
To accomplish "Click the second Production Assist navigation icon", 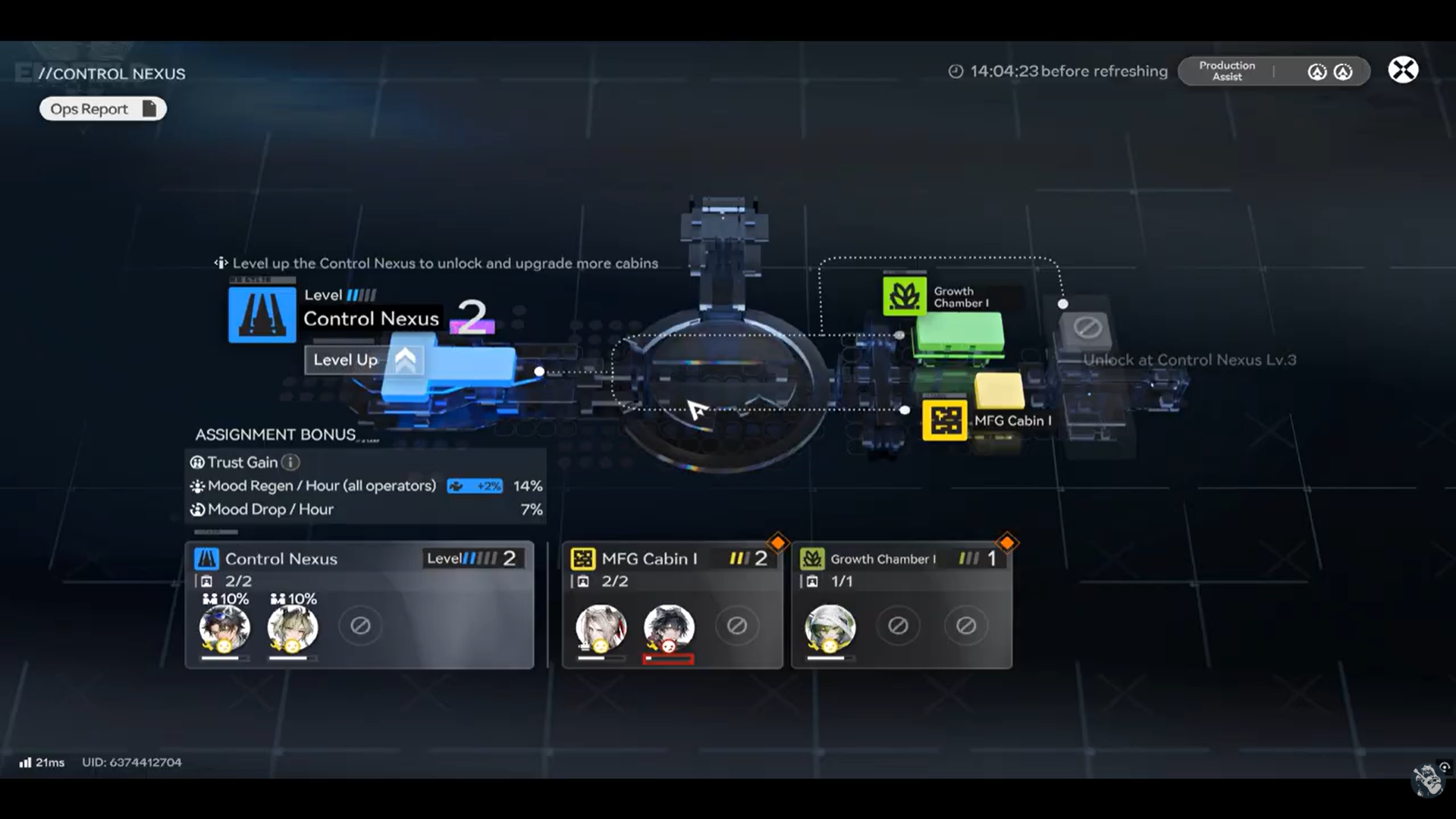I will [x=1342, y=71].
